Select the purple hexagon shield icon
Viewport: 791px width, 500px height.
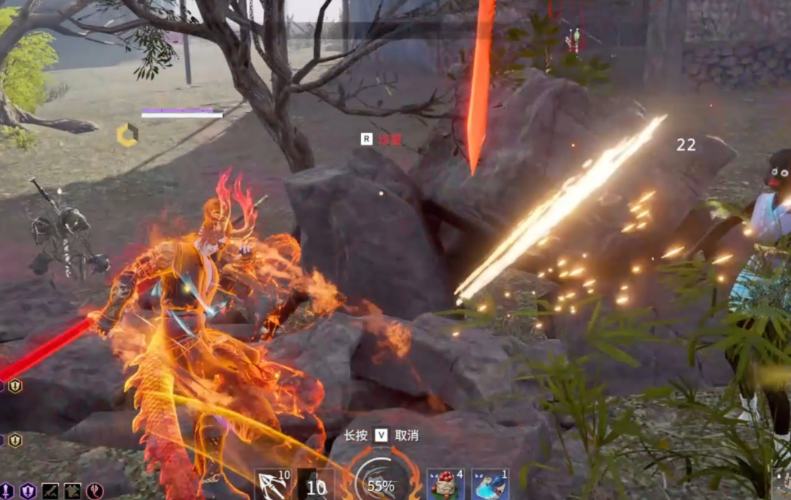(x=28, y=491)
